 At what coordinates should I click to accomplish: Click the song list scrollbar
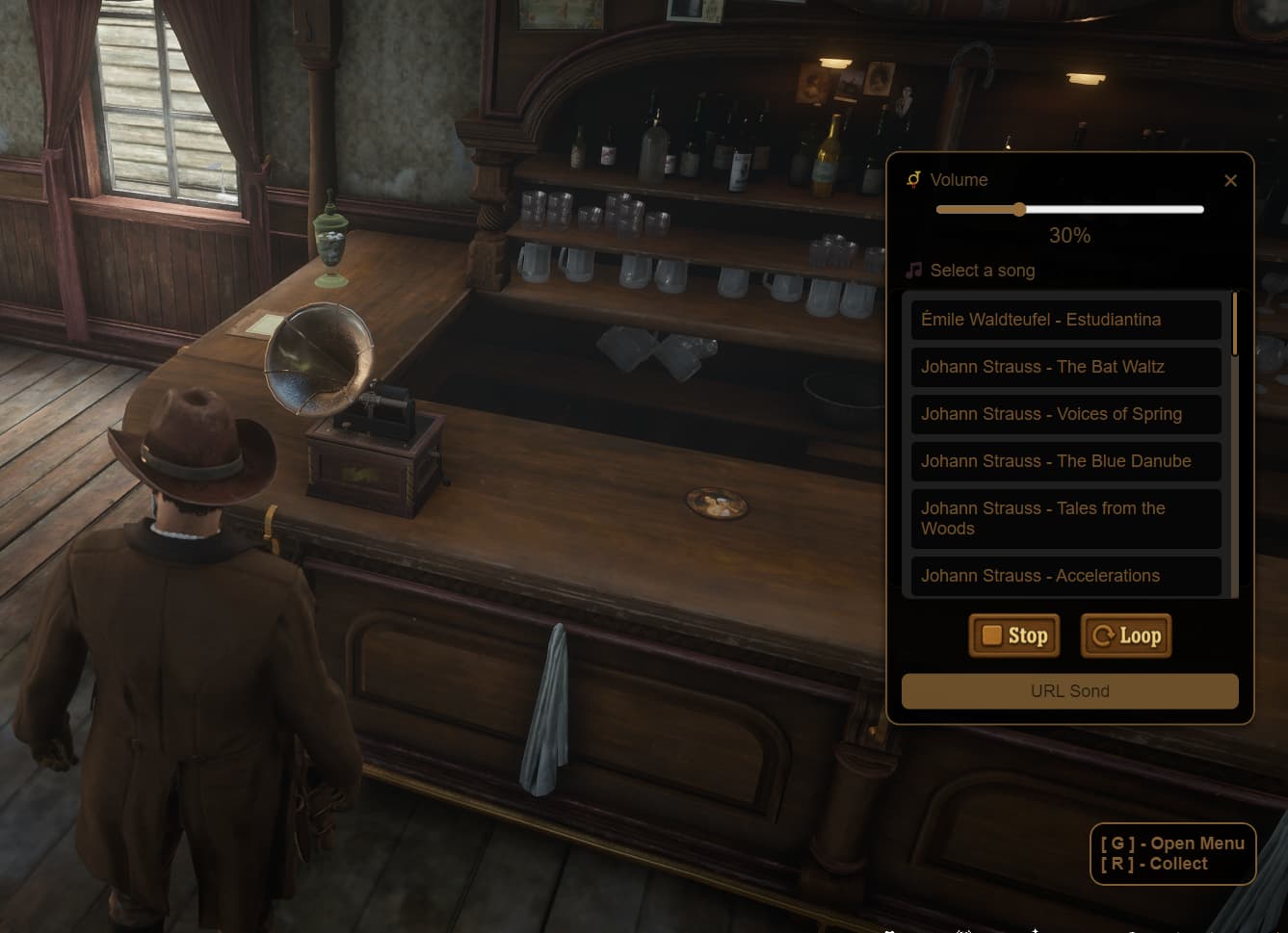[x=1234, y=324]
